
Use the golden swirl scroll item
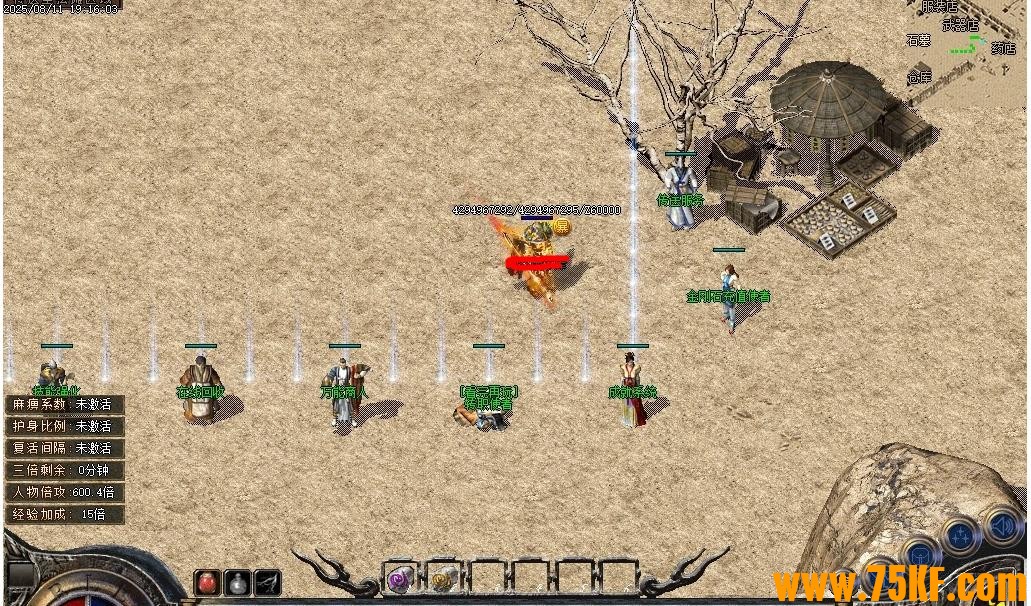coord(443,579)
